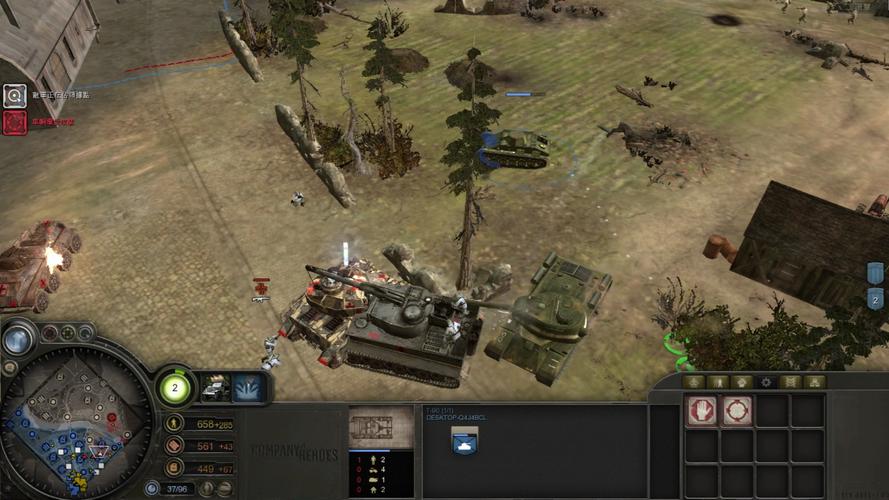Activate the red crosshair attack command

[737, 411]
